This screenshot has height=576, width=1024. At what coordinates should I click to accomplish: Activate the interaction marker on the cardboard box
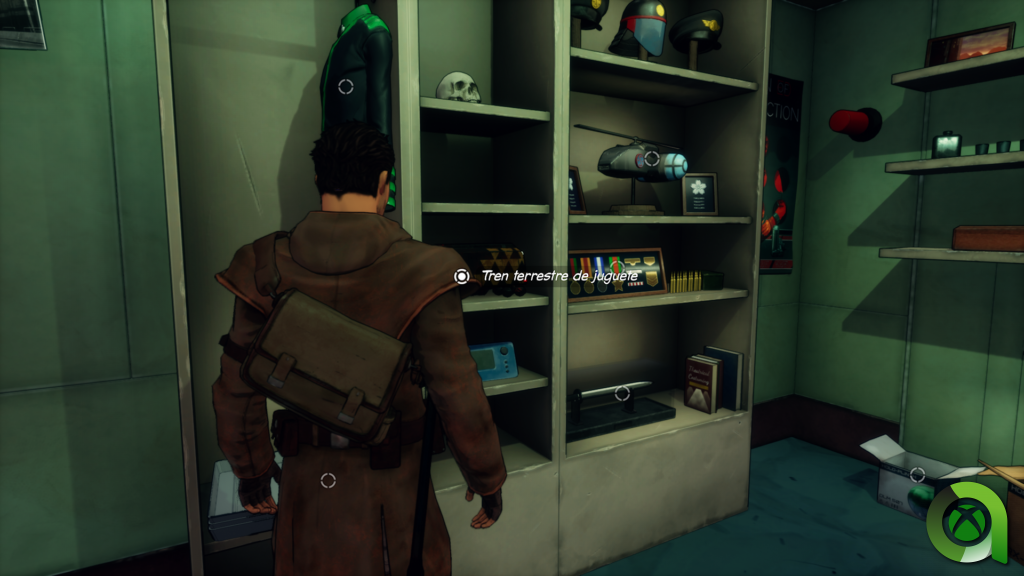pos(917,474)
